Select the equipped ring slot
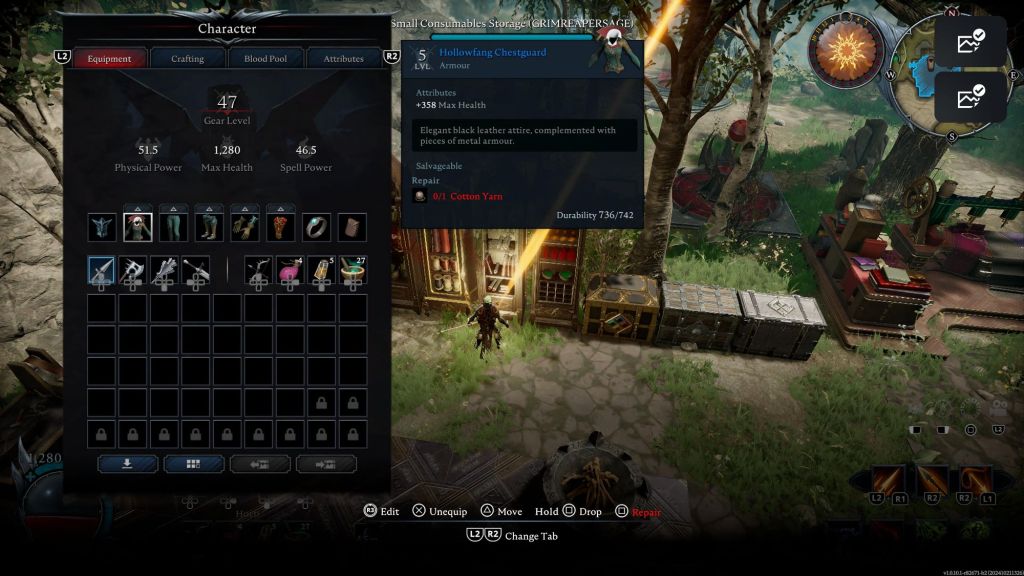 point(316,227)
